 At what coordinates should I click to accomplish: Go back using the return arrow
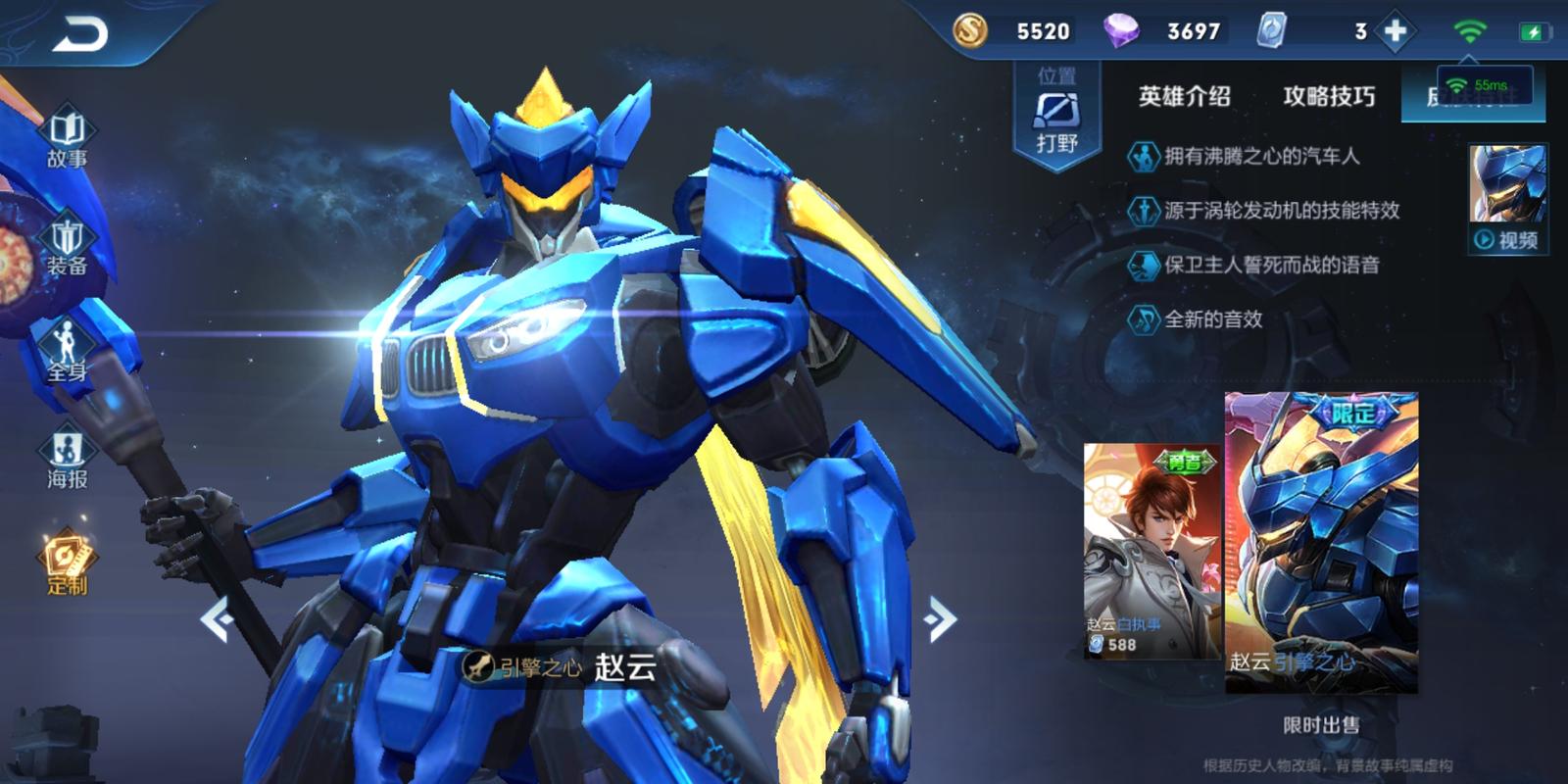[80, 36]
